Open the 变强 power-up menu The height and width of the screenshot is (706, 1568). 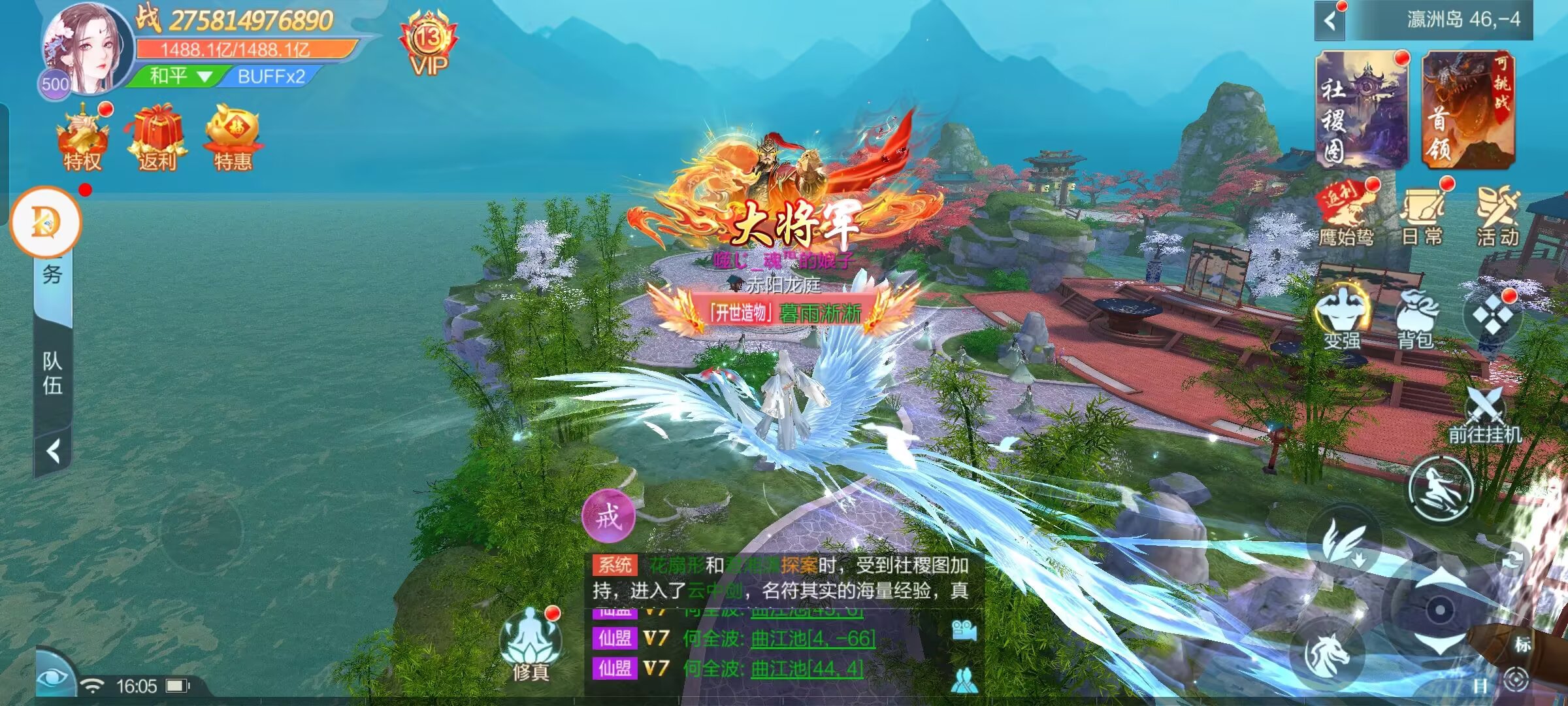1343,317
